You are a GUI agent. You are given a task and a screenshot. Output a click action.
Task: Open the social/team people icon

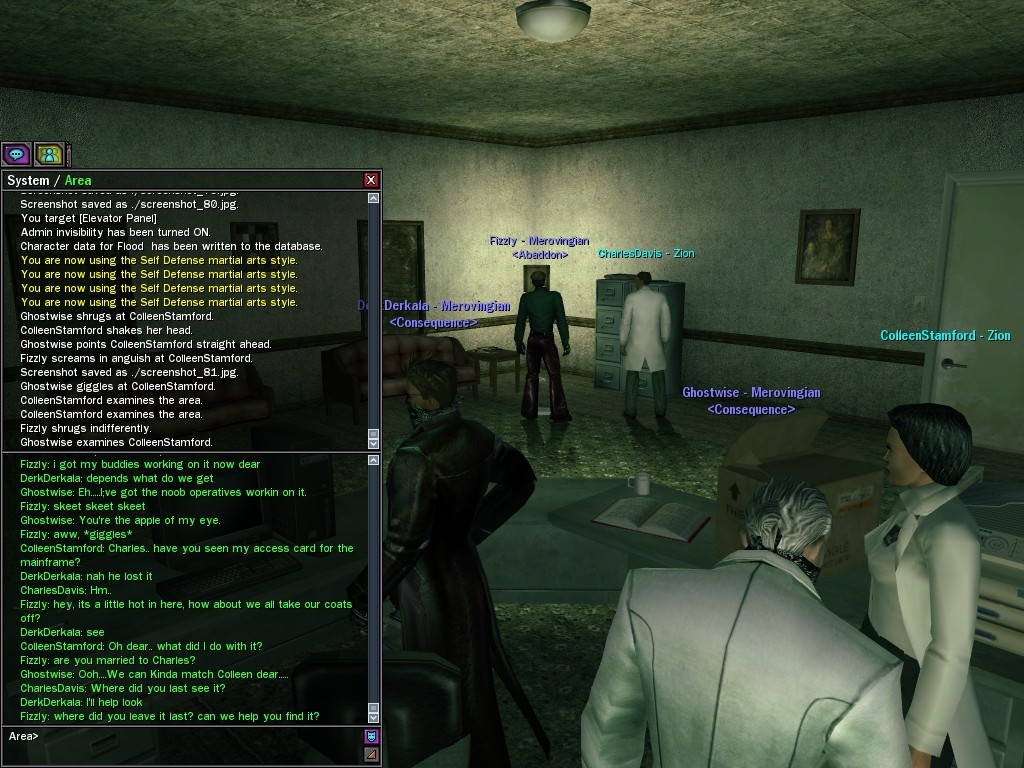[x=49, y=154]
